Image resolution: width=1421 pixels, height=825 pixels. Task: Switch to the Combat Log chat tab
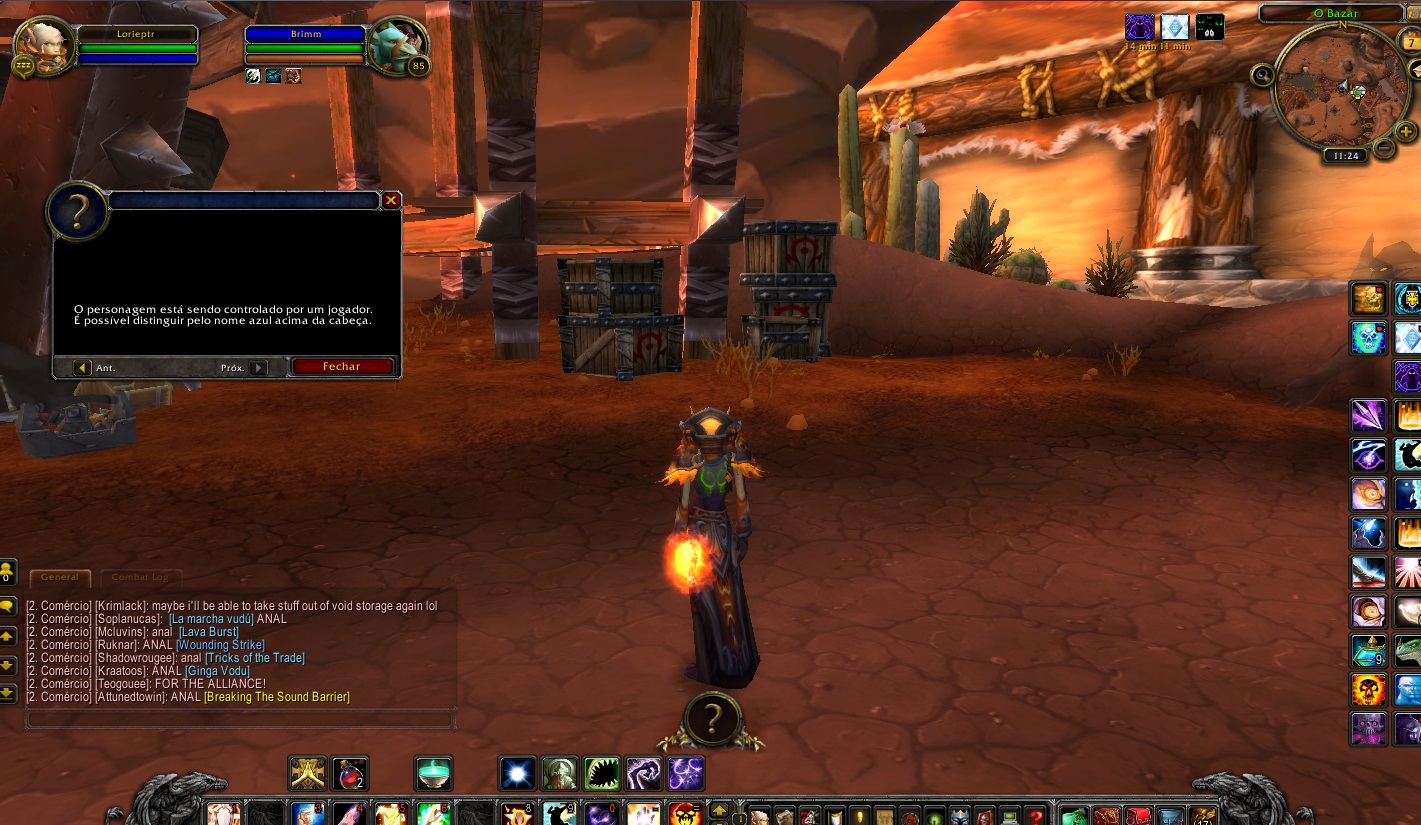pyautogui.click(x=140, y=577)
